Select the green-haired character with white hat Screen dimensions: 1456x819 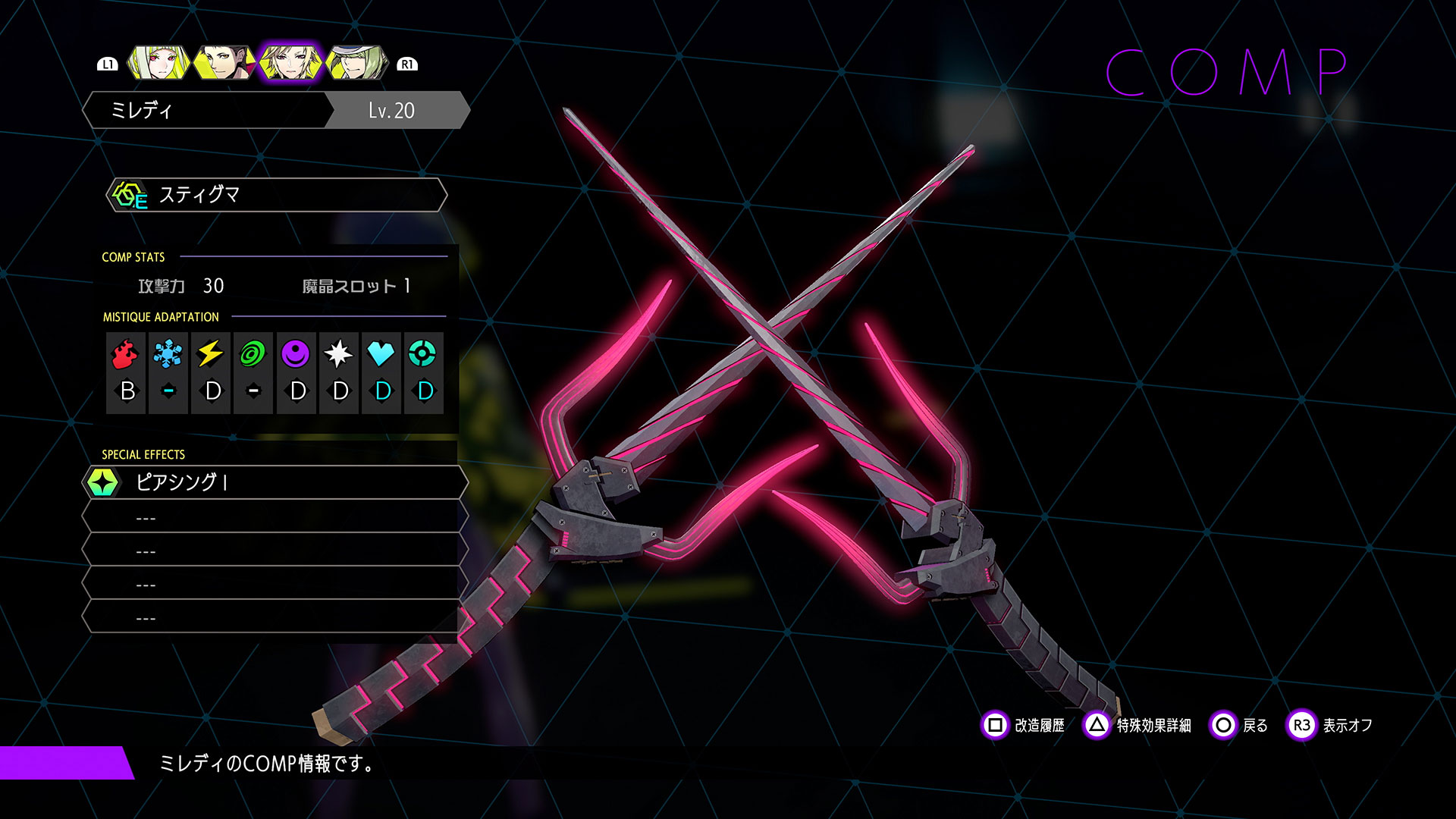pos(356,64)
